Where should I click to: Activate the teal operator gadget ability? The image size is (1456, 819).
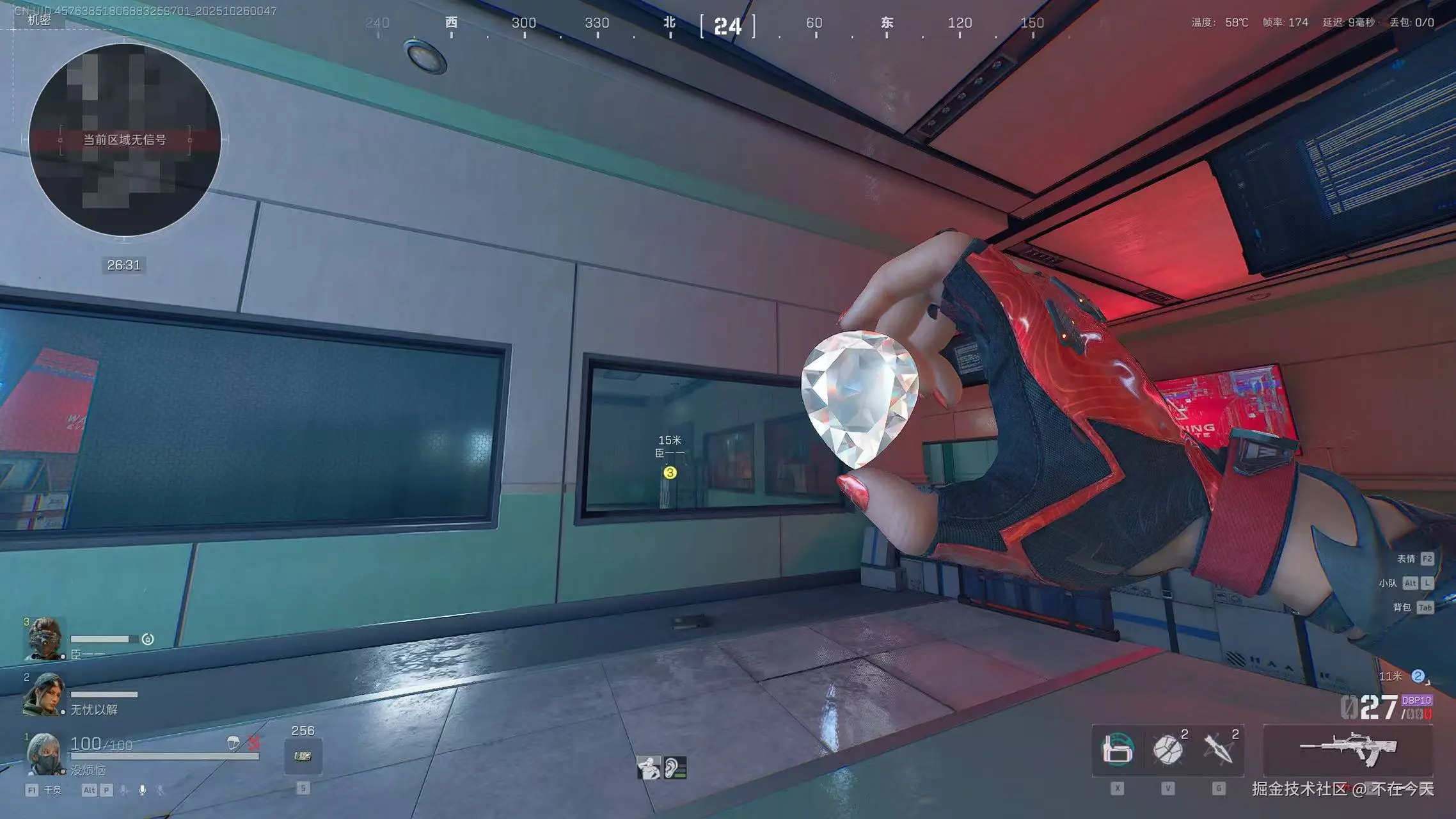[x=1117, y=750]
